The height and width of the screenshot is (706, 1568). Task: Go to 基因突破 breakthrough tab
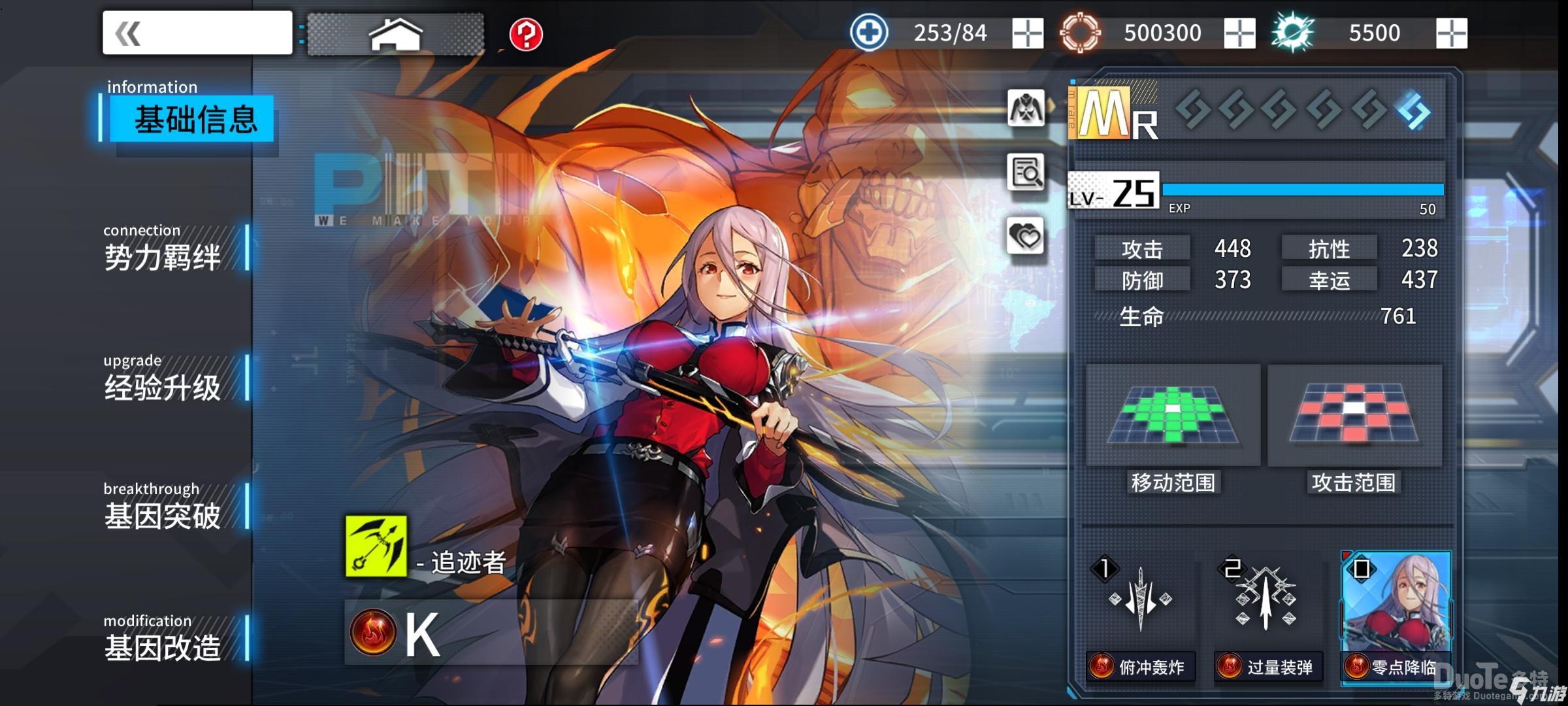coord(163,509)
